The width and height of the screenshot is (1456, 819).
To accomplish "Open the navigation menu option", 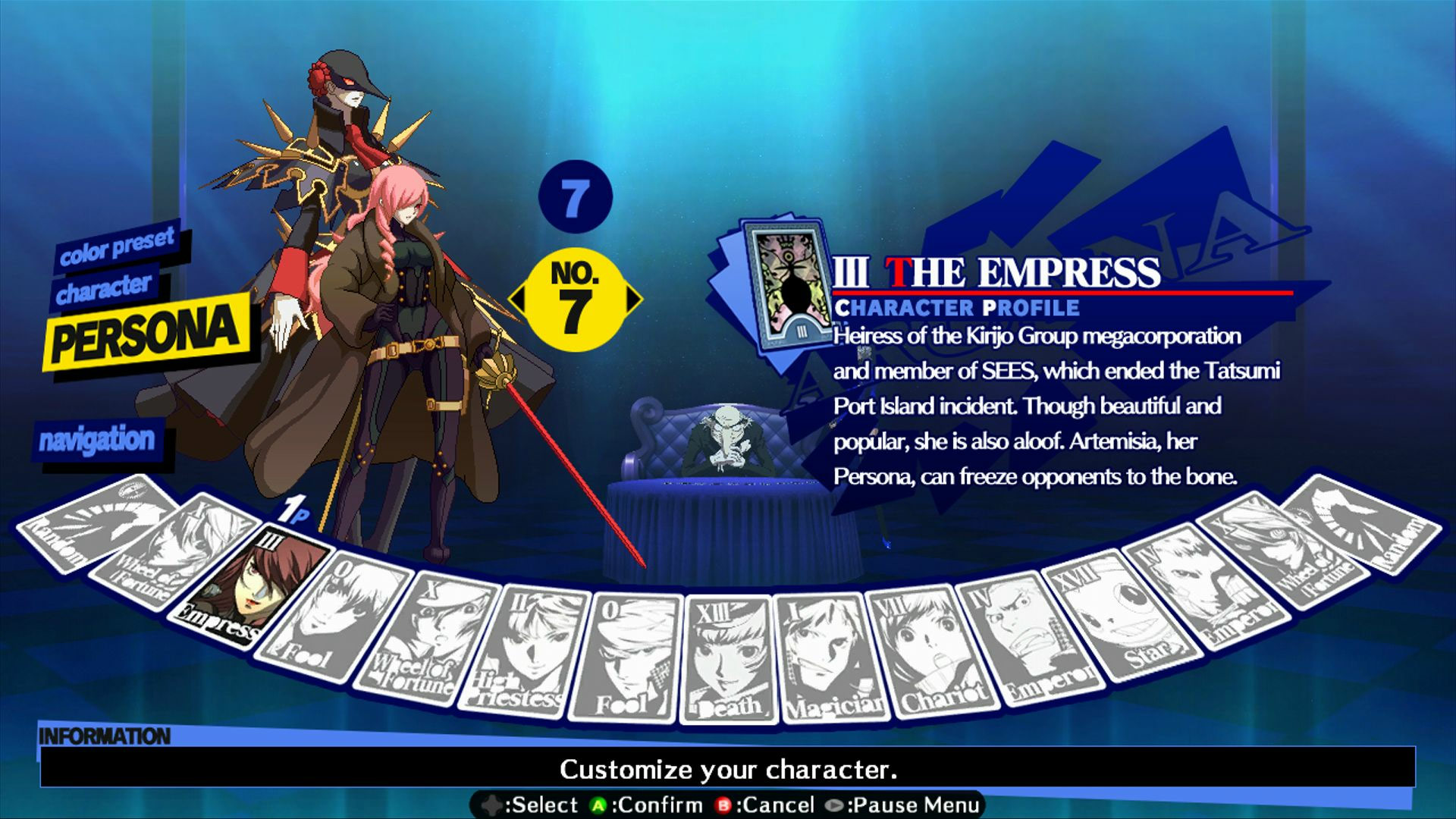I will 100,438.
